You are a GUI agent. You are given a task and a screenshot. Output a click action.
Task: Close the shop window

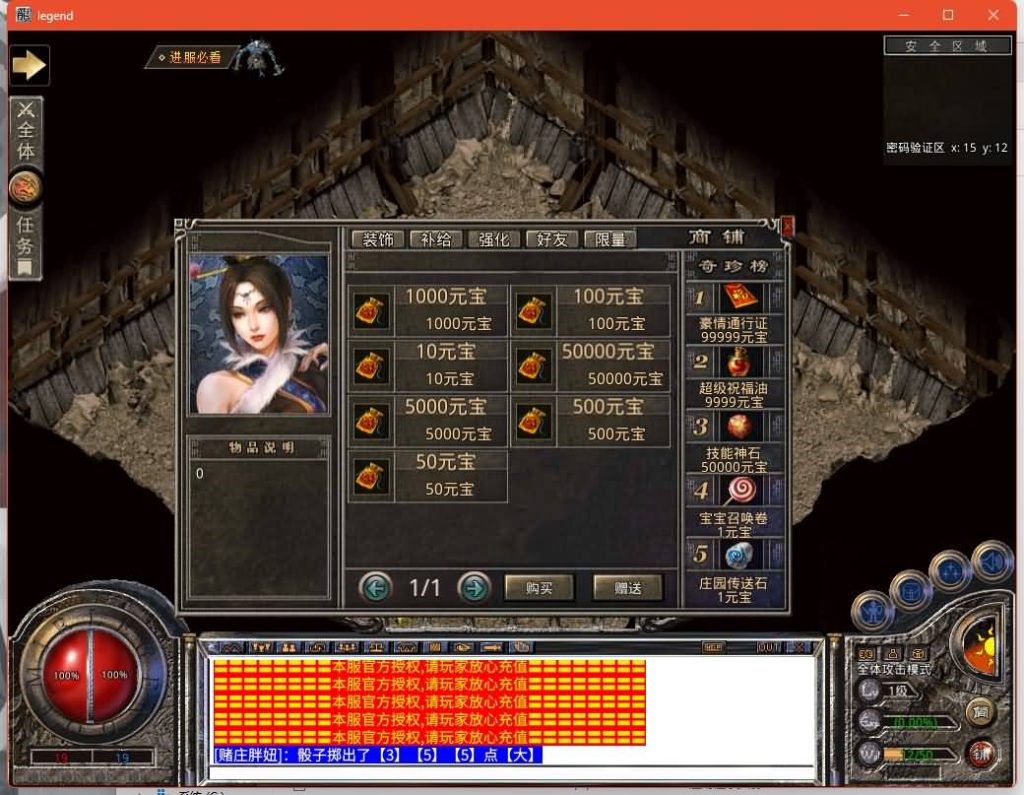coord(786,226)
